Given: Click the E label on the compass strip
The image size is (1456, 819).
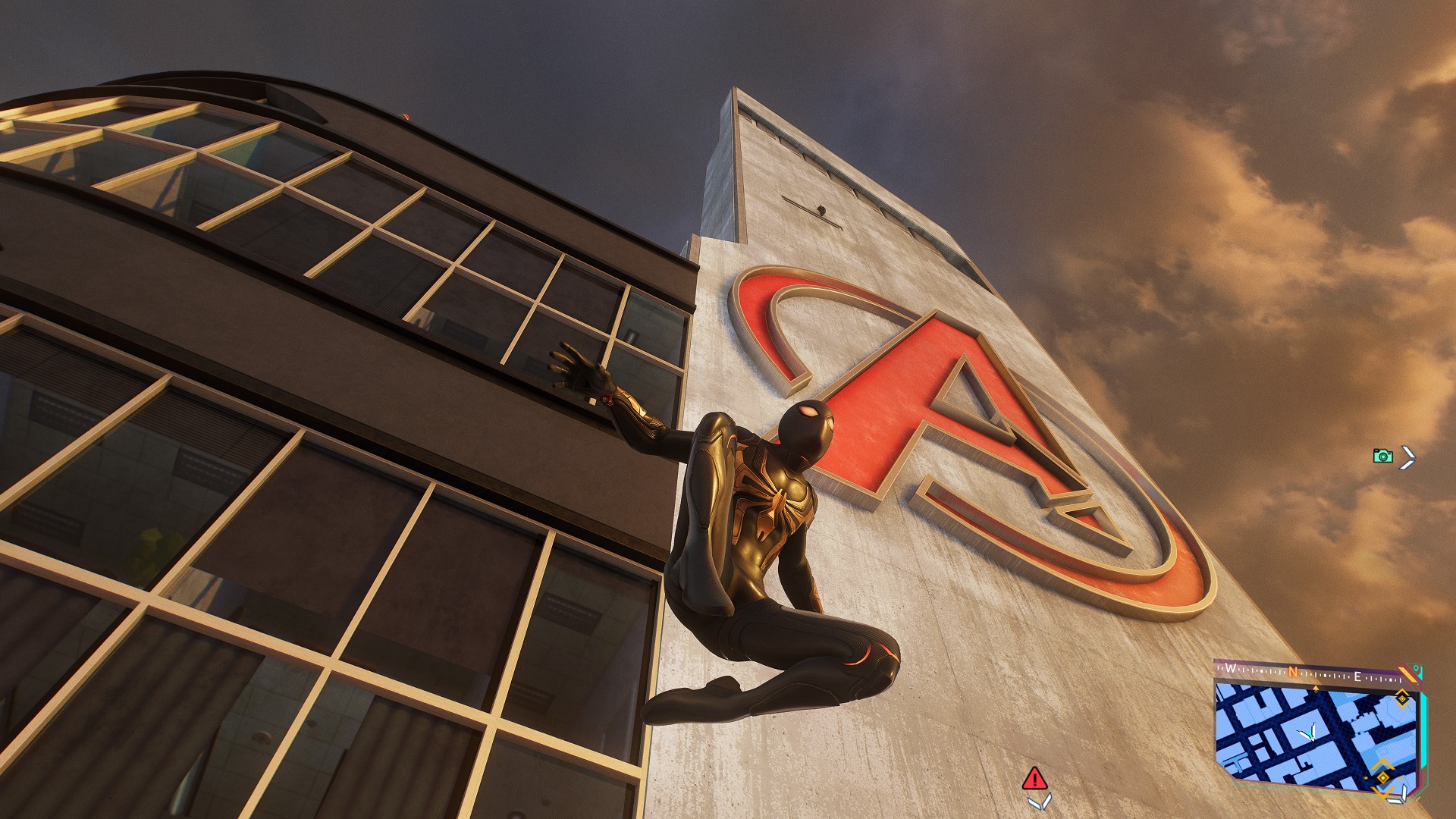Looking at the screenshot, I should [x=1357, y=676].
